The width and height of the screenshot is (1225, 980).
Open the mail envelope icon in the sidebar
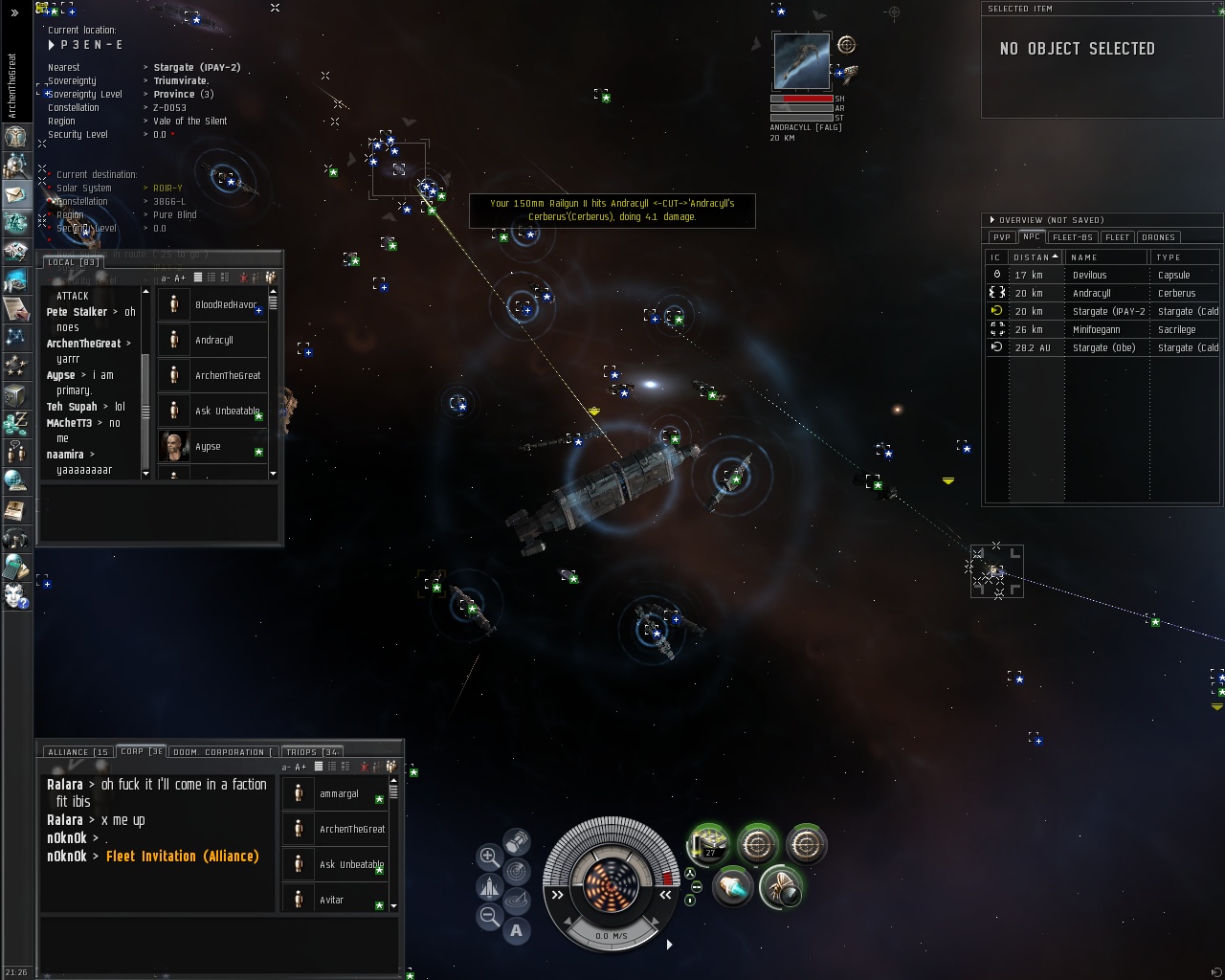click(x=15, y=194)
